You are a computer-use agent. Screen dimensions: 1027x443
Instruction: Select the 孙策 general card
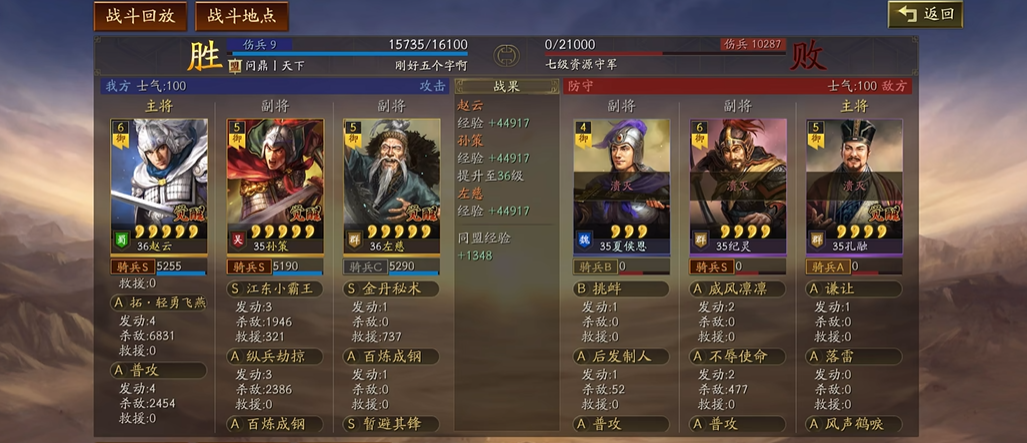275,185
